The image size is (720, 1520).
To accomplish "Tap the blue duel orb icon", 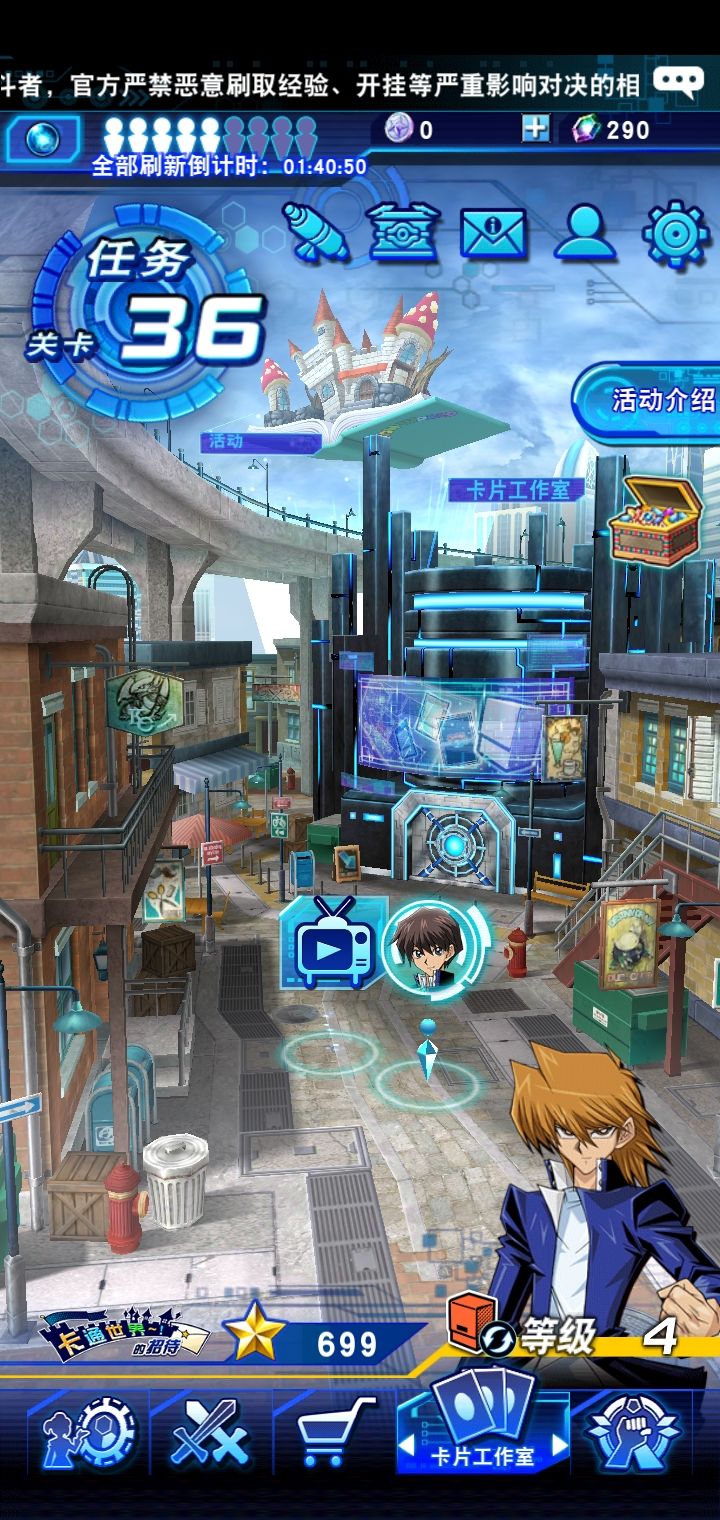I will tap(42, 139).
